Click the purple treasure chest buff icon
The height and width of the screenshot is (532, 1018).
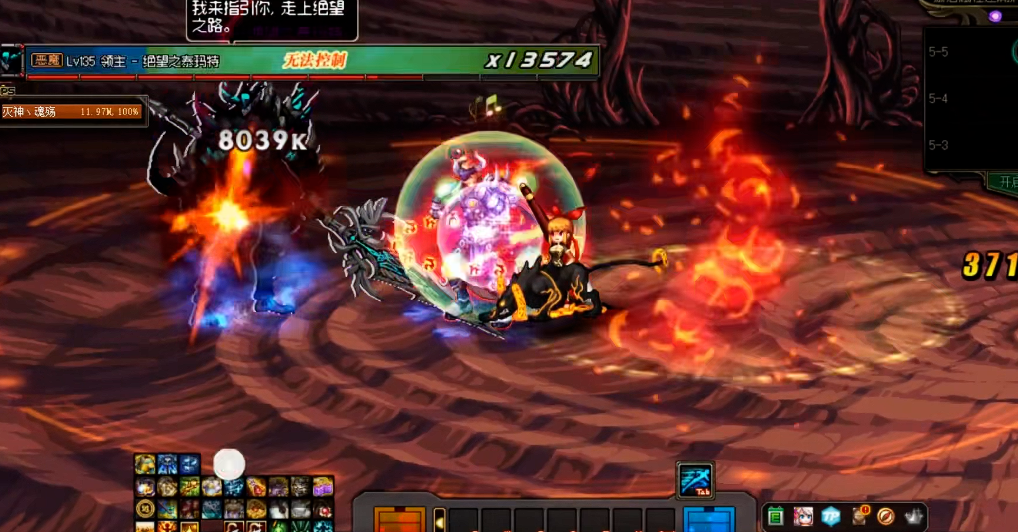(x=322, y=486)
